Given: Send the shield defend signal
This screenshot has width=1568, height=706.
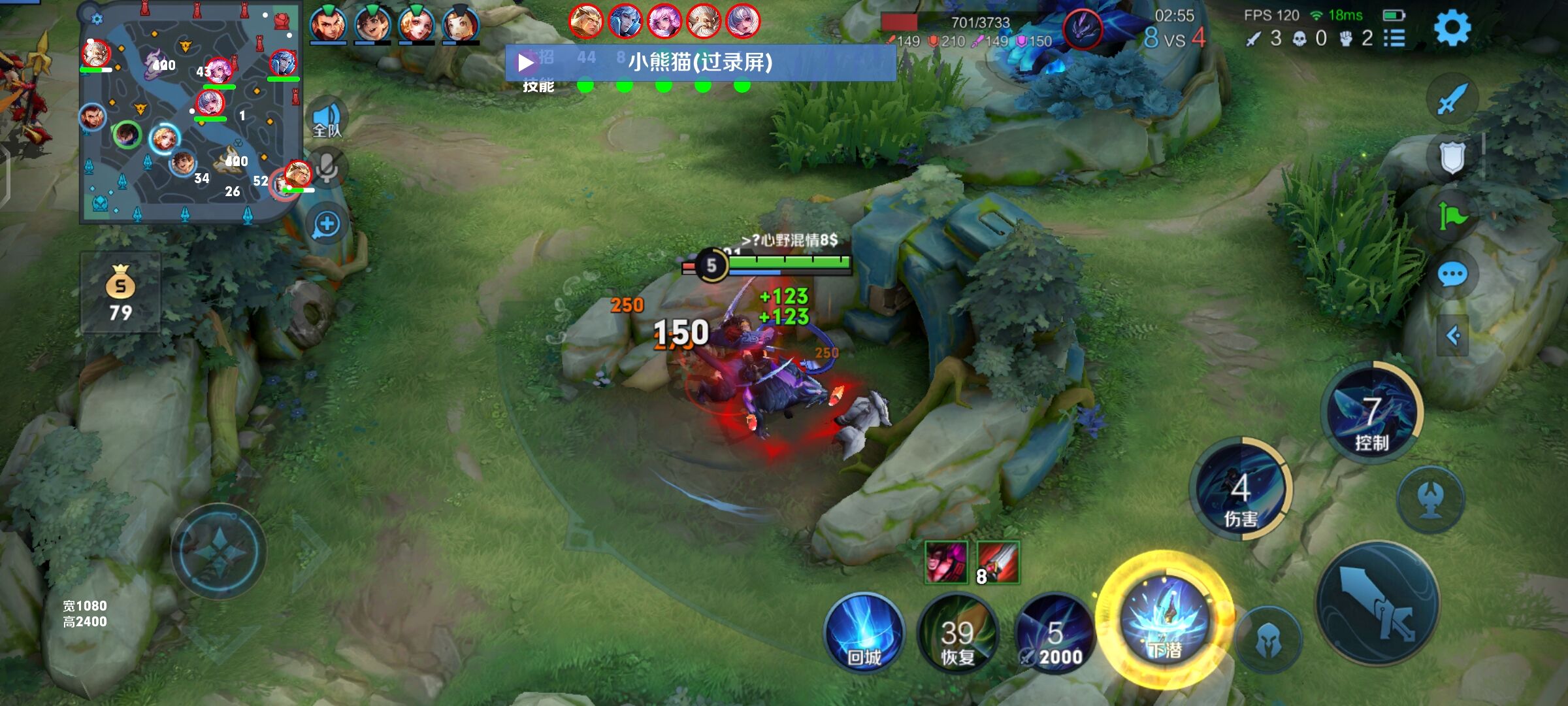Looking at the screenshot, I should (x=1452, y=157).
